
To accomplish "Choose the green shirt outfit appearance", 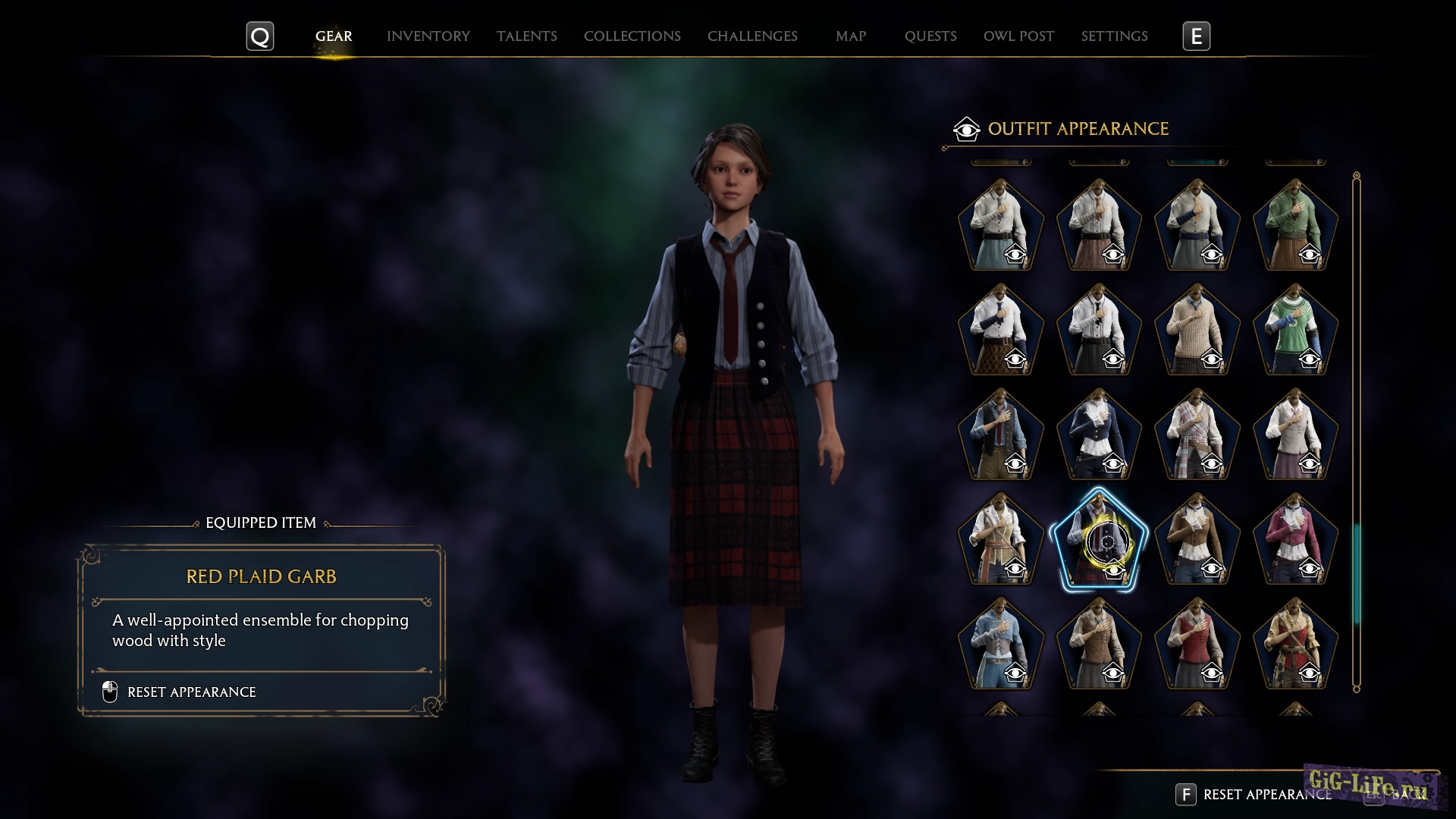I will click(1295, 225).
